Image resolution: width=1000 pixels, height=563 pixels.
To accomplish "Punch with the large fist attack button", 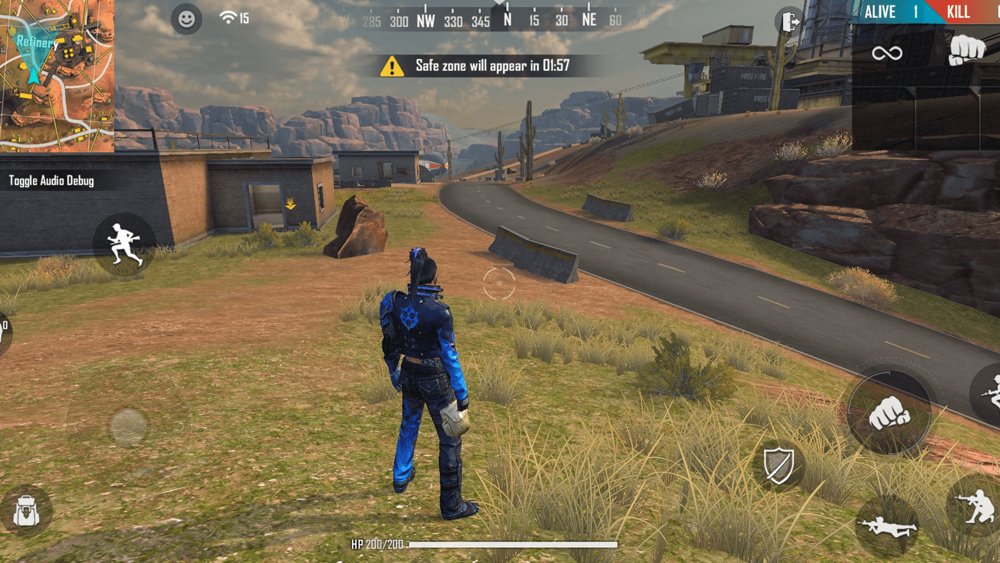I will pos(889,412).
